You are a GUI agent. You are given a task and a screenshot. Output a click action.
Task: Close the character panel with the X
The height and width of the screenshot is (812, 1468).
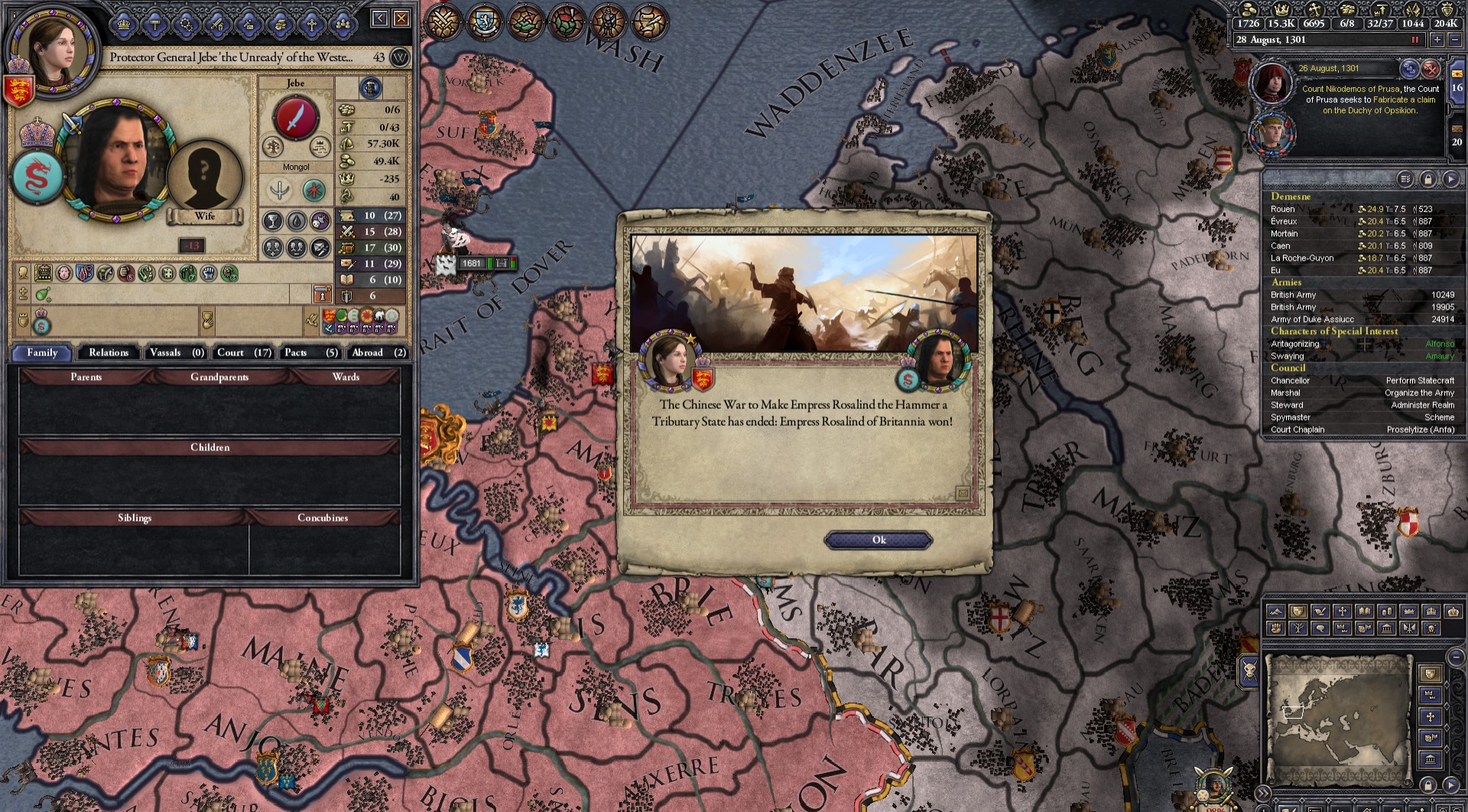pos(401,18)
